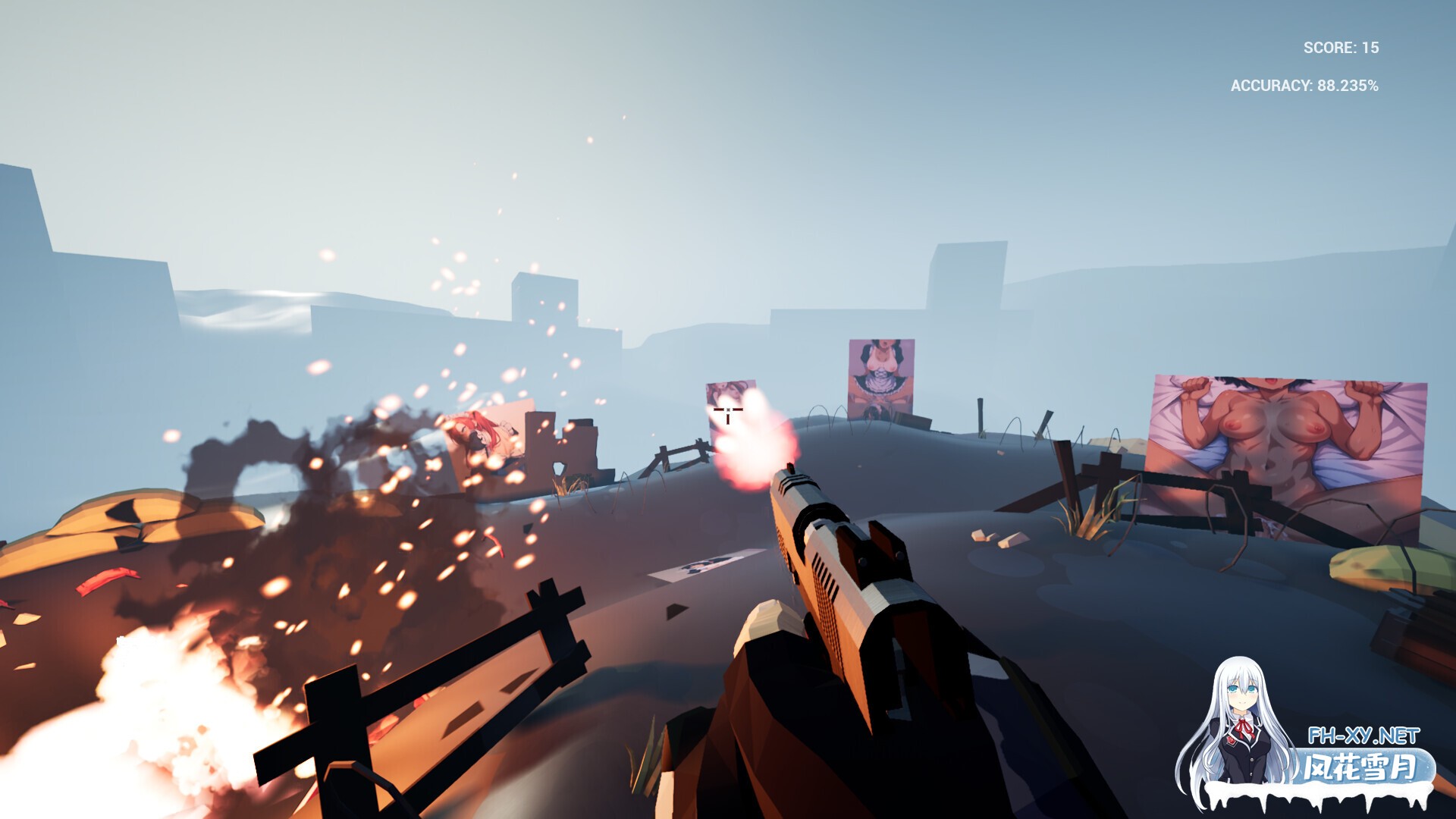Image resolution: width=1456 pixels, height=819 pixels.
Task: Click the FH-XY.NET watermark logo
Action: click(1365, 734)
